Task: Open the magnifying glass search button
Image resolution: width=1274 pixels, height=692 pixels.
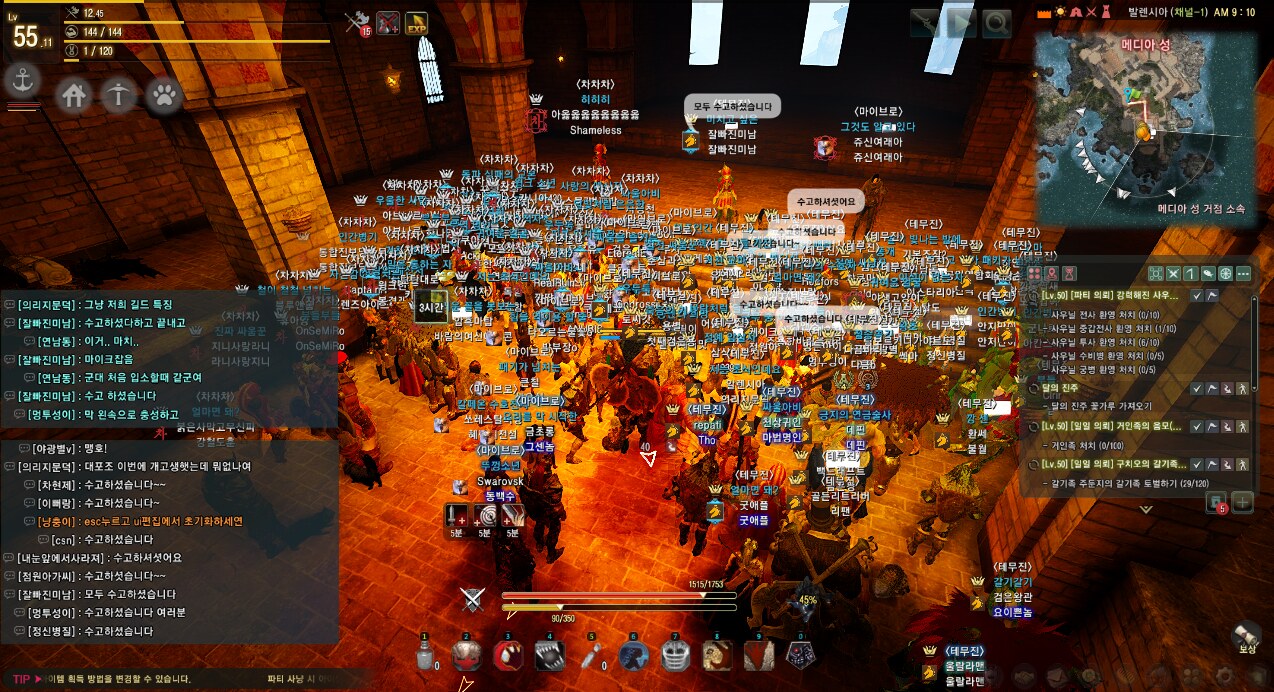Action: (x=996, y=22)
